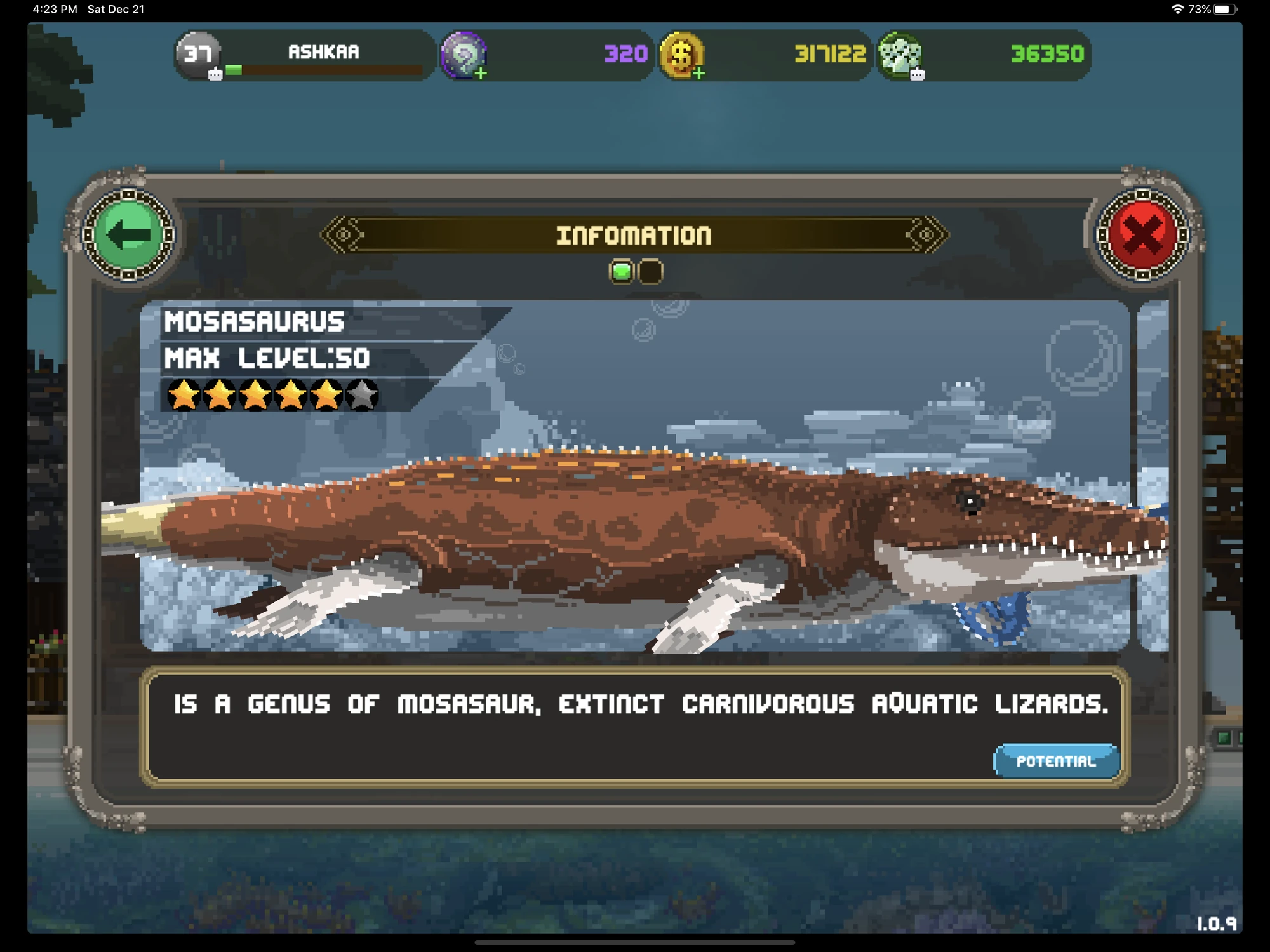Click the grayed-out sixth star
Viewport: 1270px width, 952px height.
click(362, 394)
